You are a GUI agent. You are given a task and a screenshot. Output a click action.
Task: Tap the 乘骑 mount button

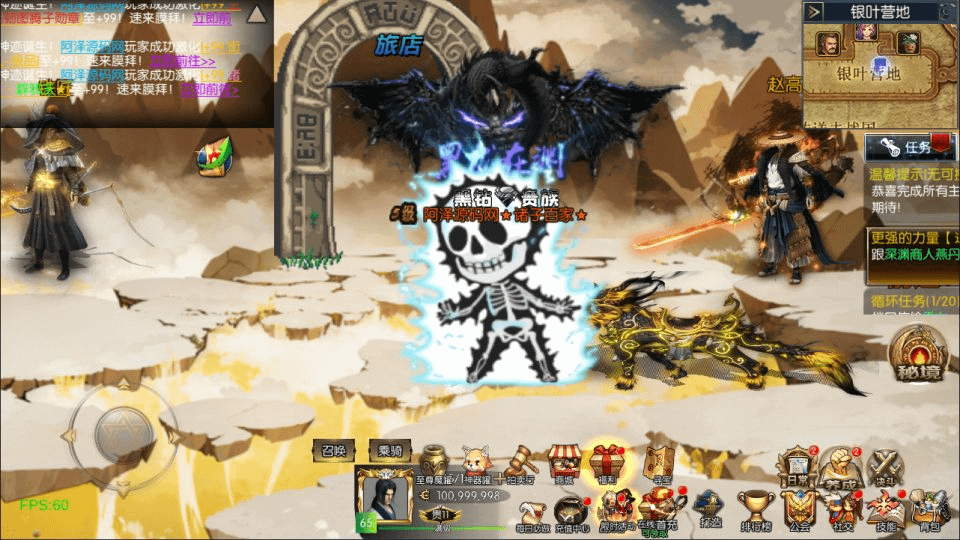[389, 451]
